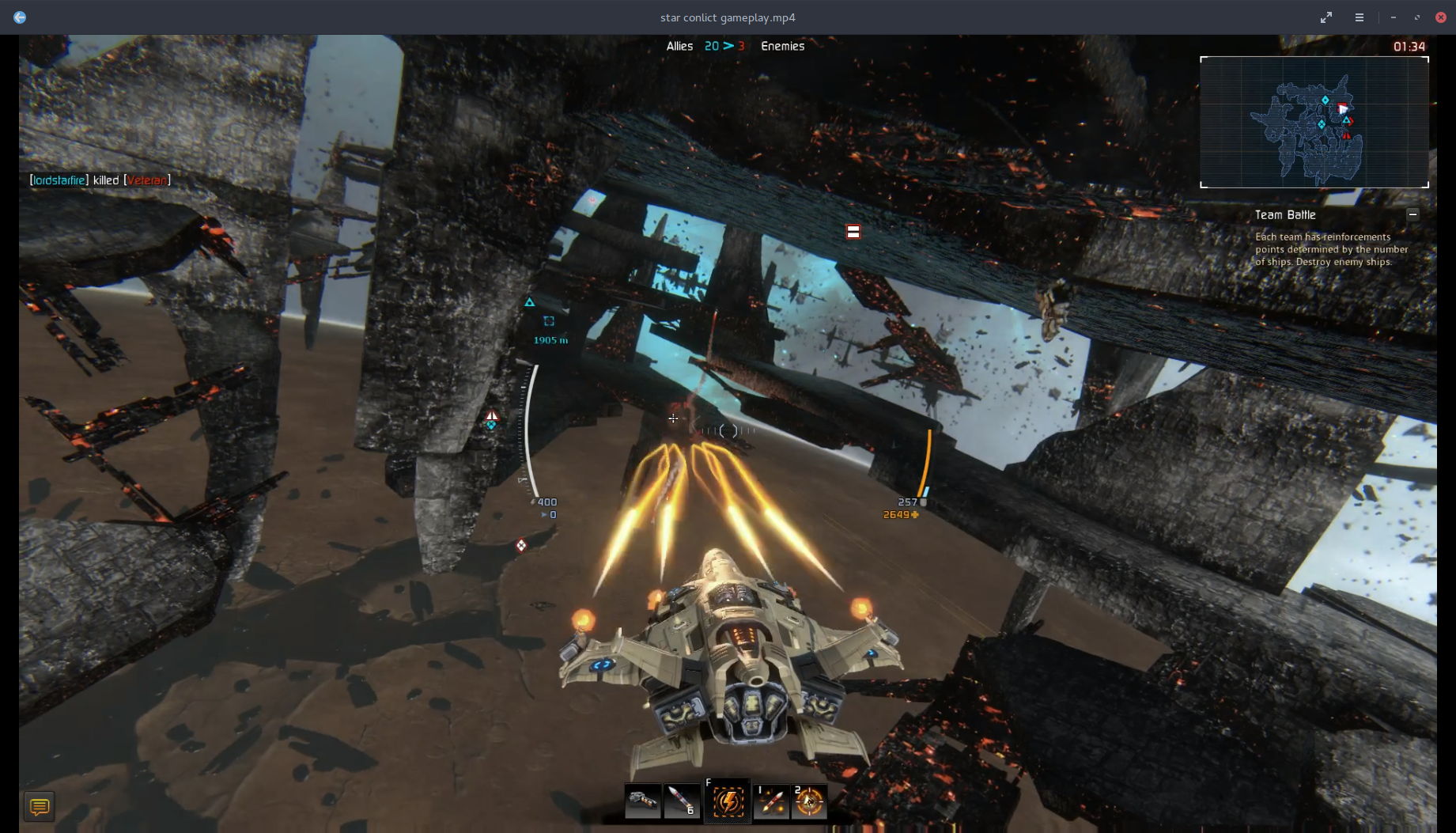
Task: Go back with the blue arrow button
Action: (20, 17)
